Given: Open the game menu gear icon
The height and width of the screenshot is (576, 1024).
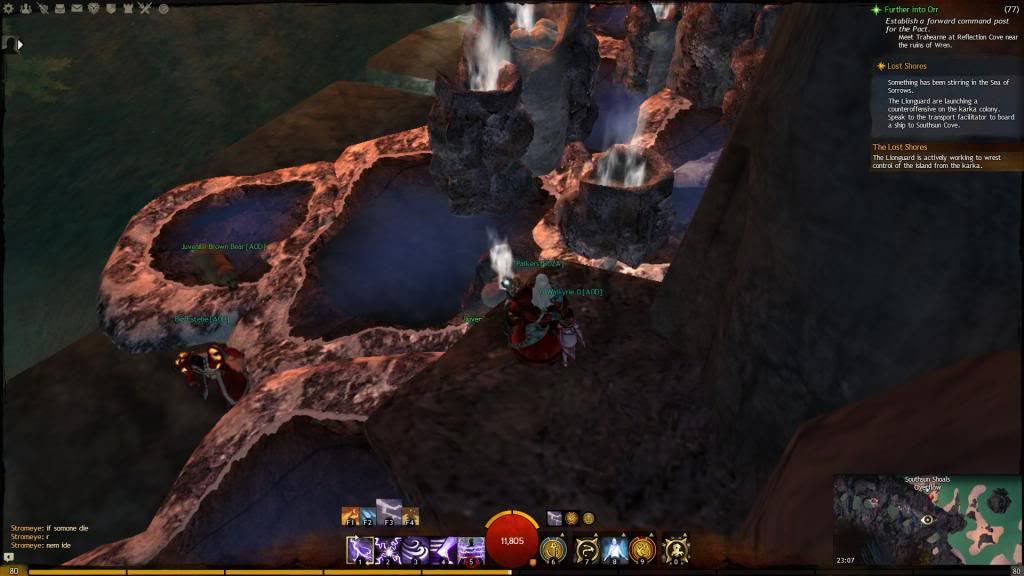Looking at the screenshot, I should click(x=9, y=9).
